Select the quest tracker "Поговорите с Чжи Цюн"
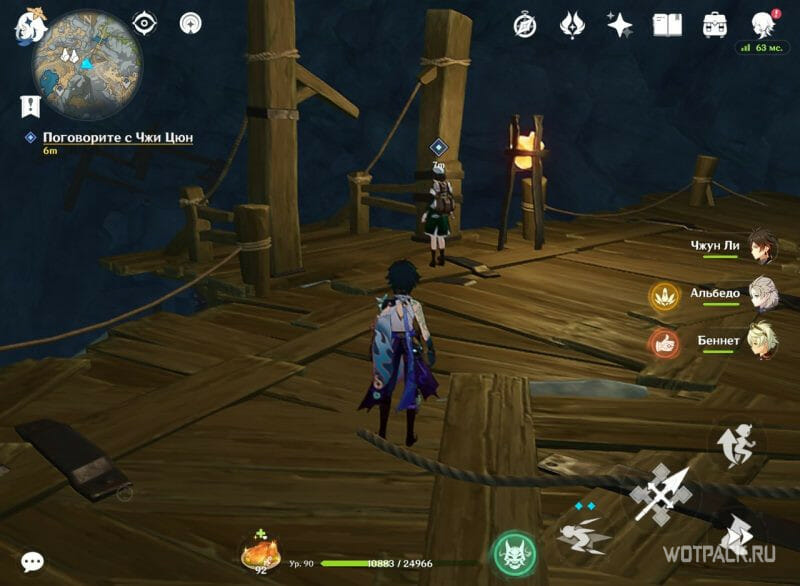The width and height of the screenshot is (800, 586). (x=117, y=137)
